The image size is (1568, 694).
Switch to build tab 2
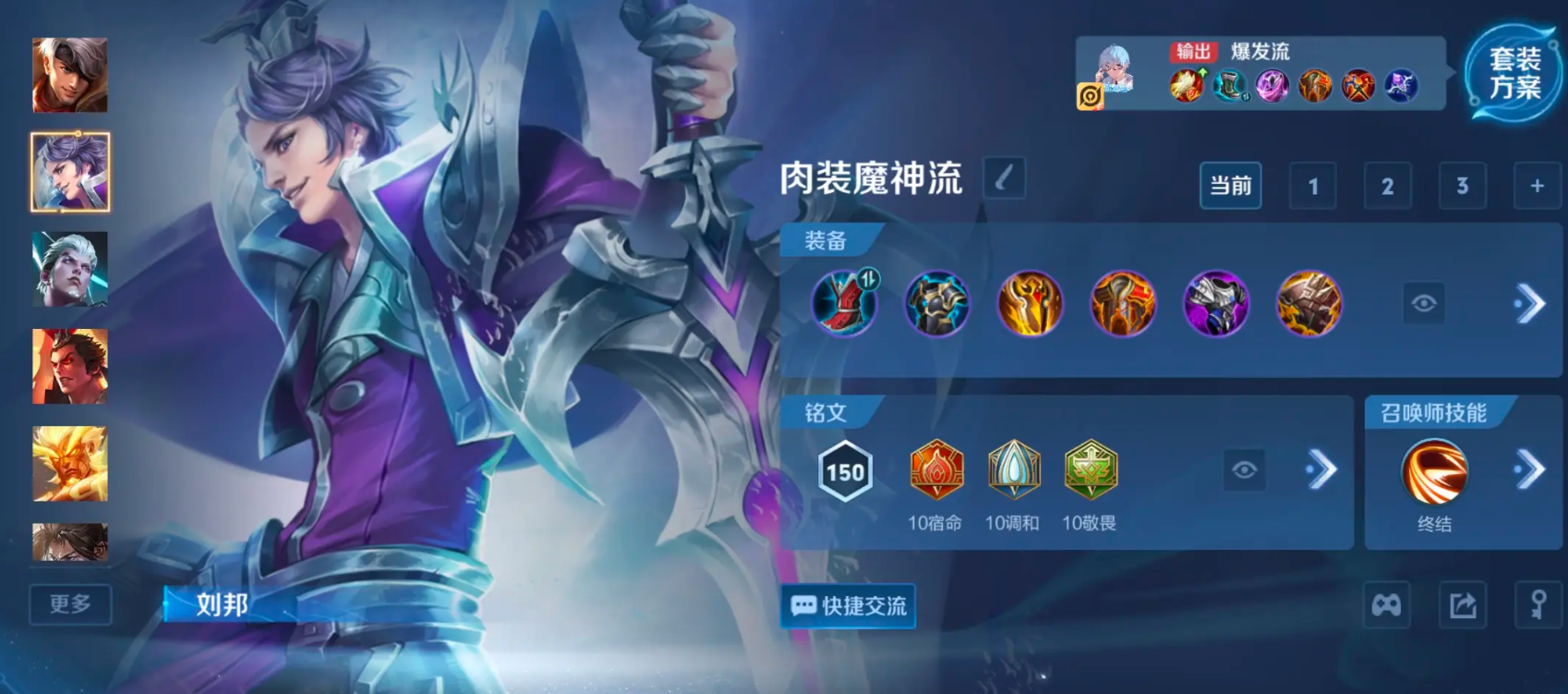coord(1387,186)
